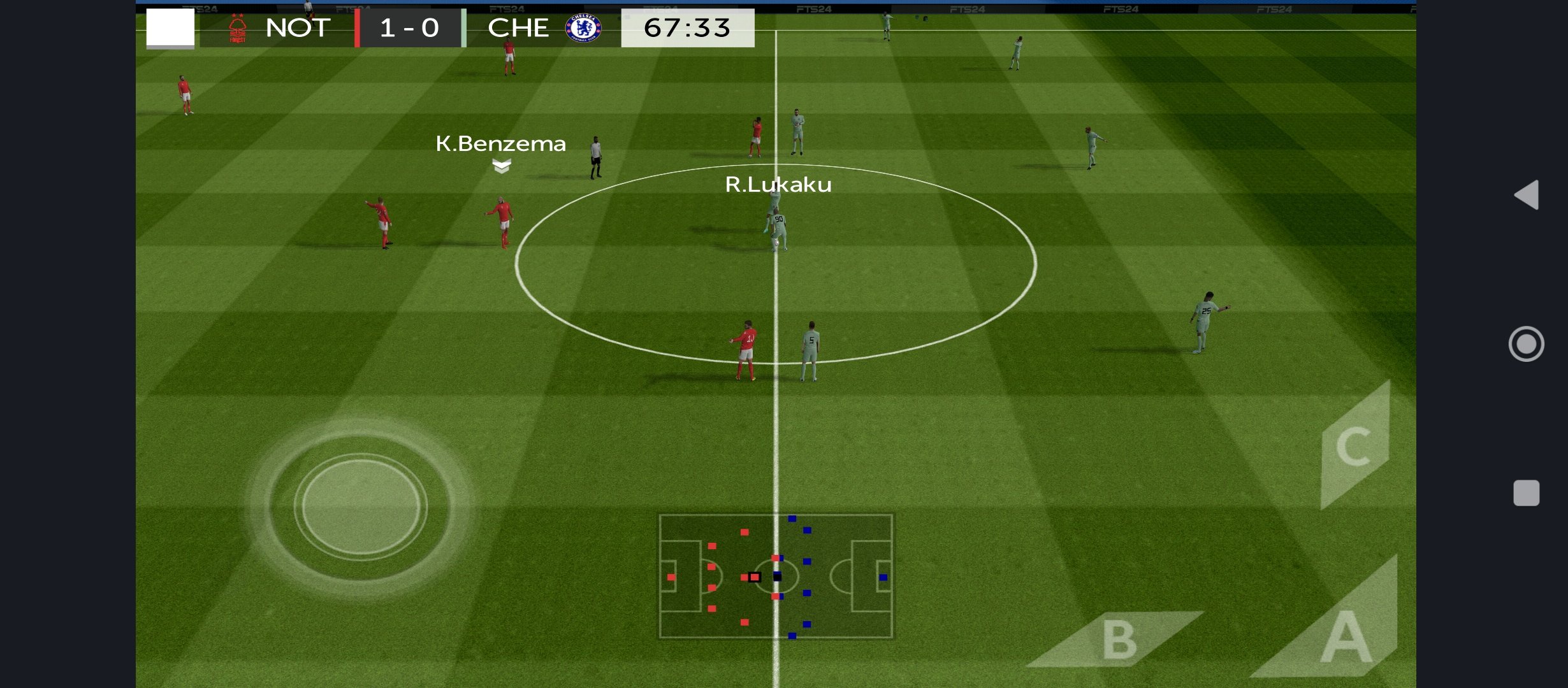1568x688 pixels.
Task: Tap the Android back triangle
Action: click(x=1527, y=195)
